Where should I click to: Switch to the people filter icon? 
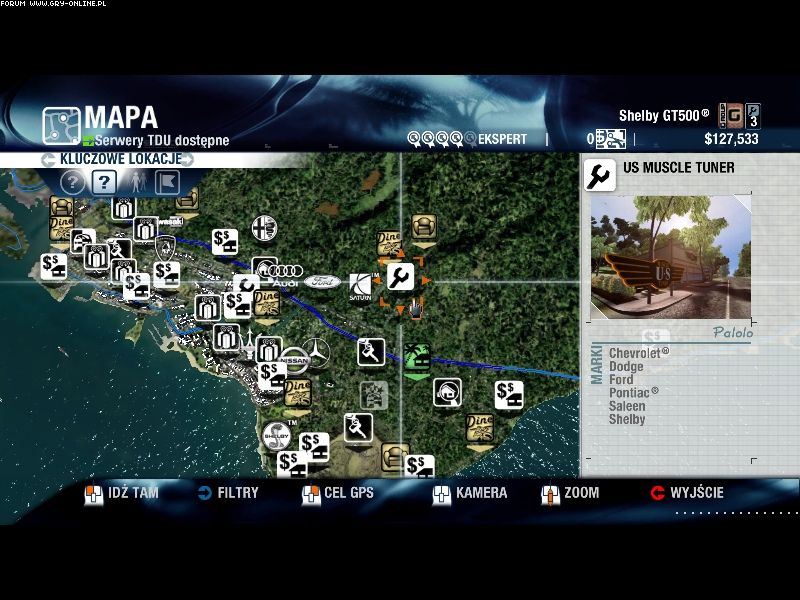[136, 182]
